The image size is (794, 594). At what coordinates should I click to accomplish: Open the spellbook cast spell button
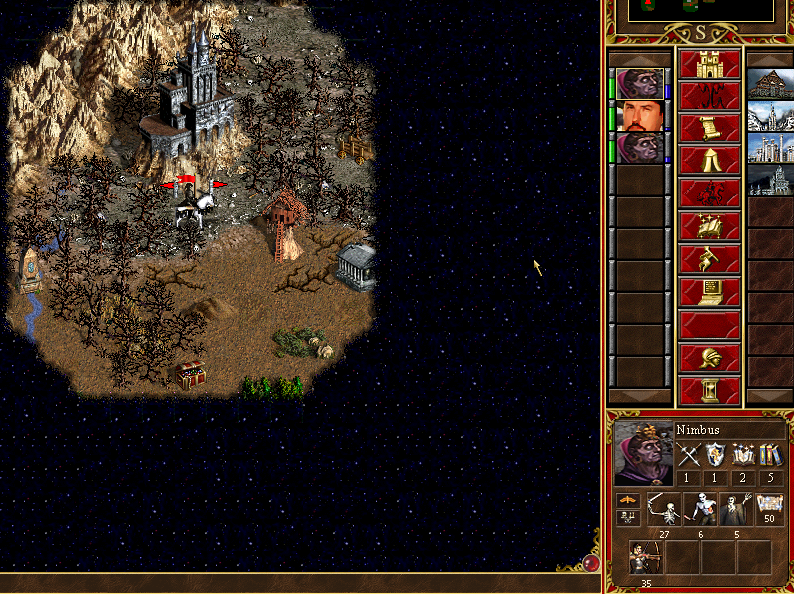click(x=710, y=226)
